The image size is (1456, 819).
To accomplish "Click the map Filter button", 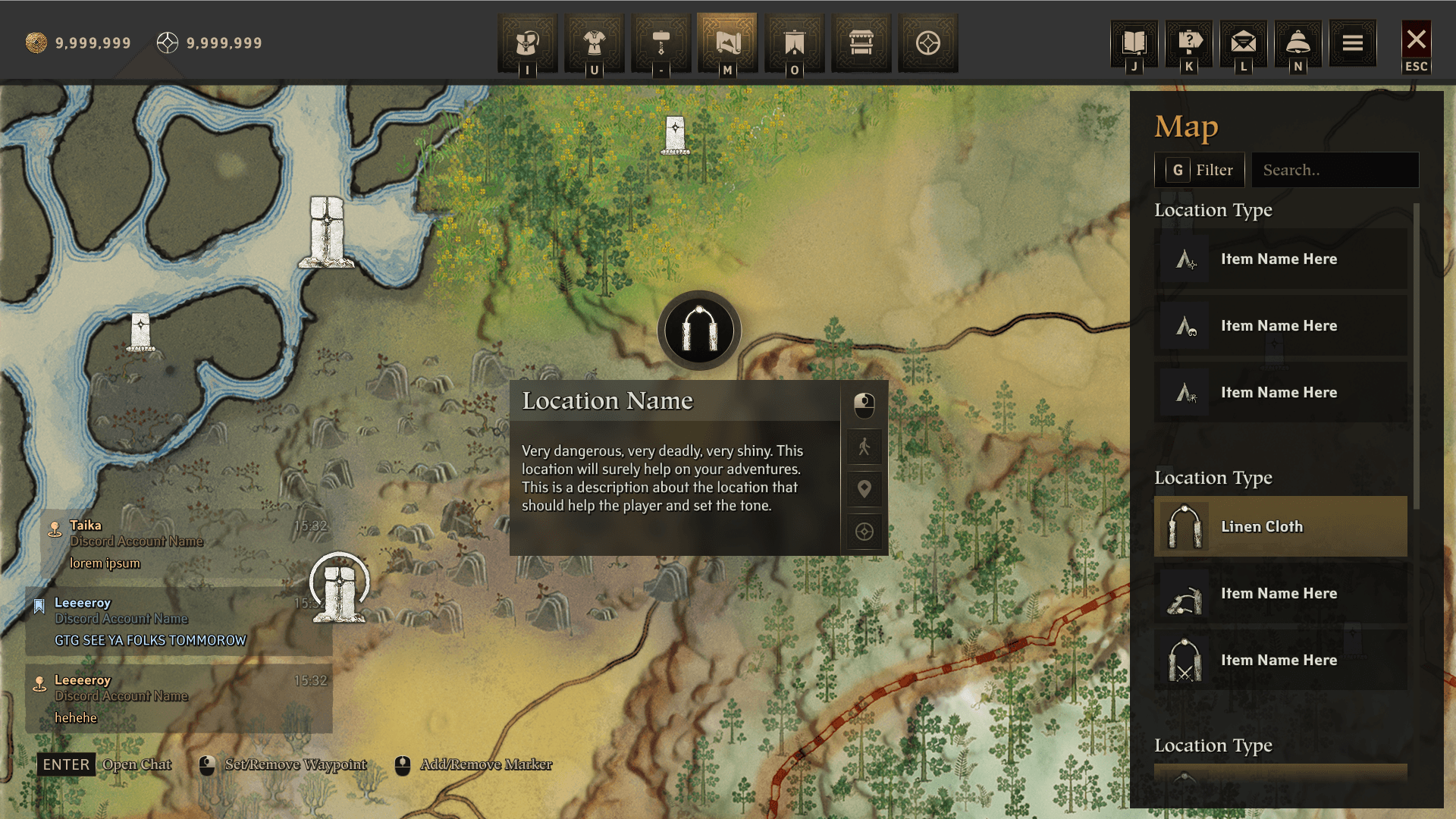I will pos(1199,170).
